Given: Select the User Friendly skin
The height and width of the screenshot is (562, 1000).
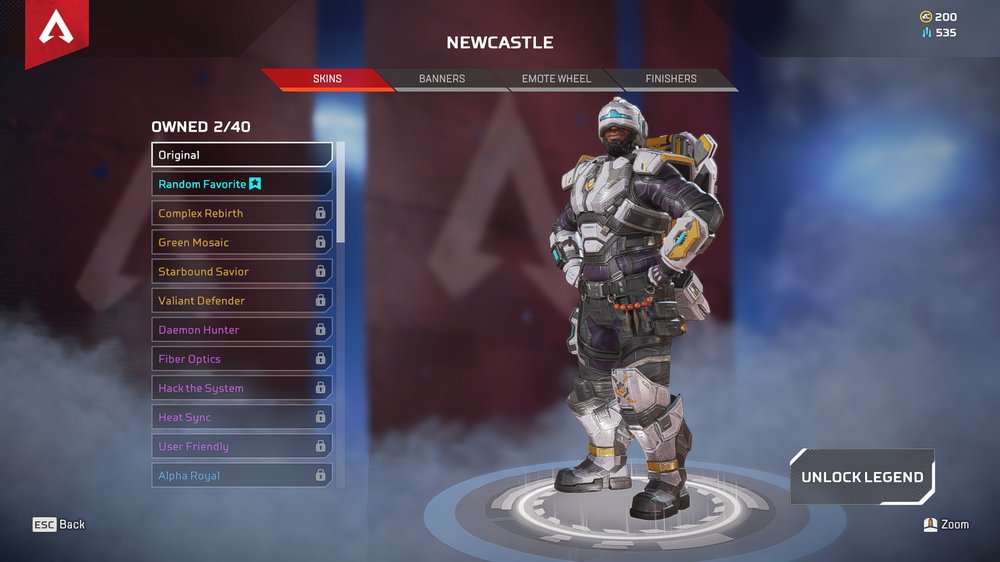Looking at the screenshot, I should [242, 446].
